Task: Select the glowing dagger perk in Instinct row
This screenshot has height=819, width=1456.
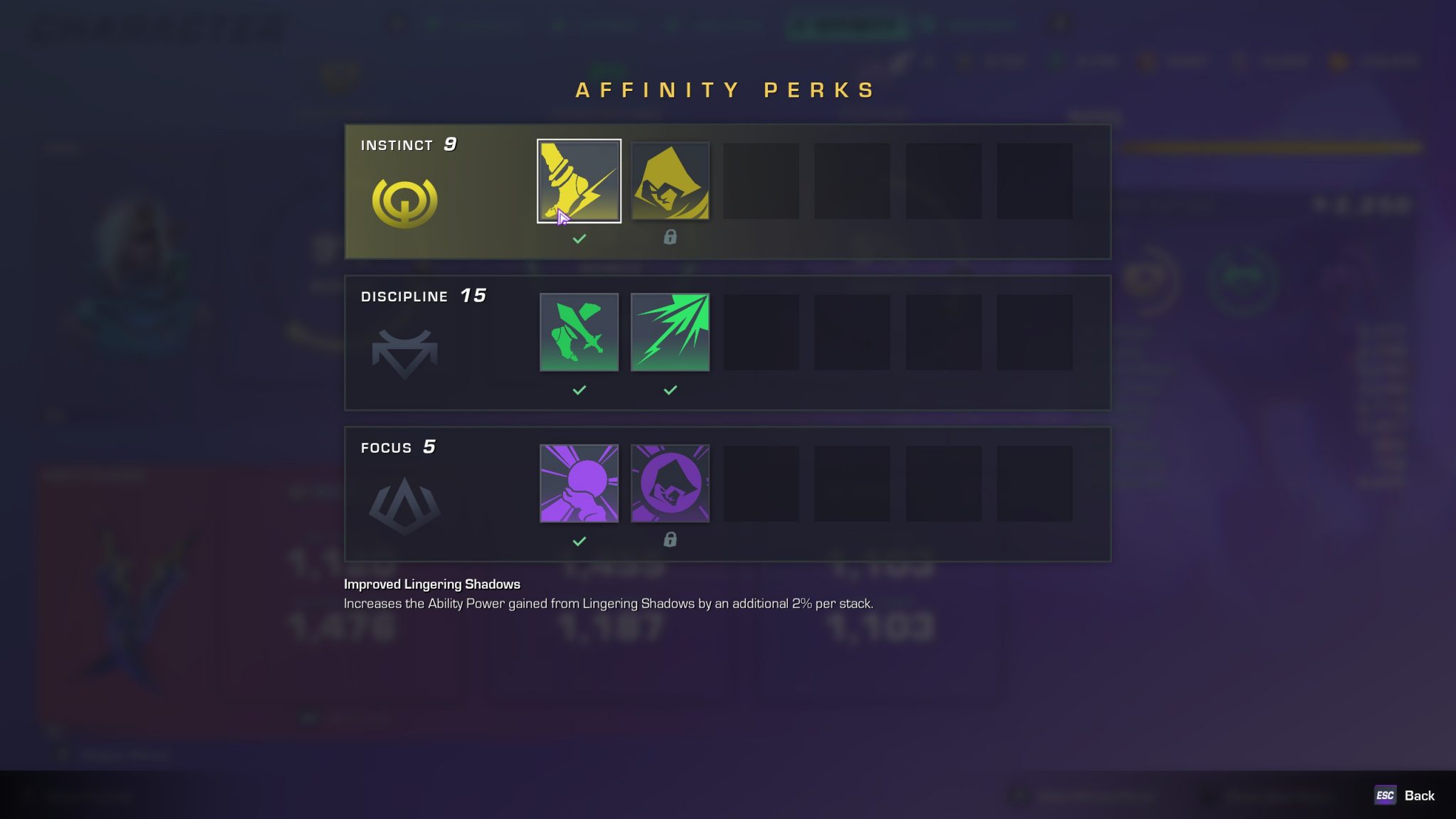Action: point(579,181)
